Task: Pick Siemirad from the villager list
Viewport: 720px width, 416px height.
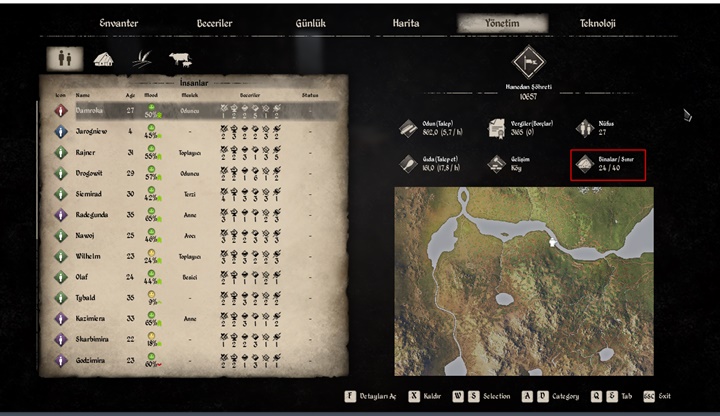Action: (95, 194)
